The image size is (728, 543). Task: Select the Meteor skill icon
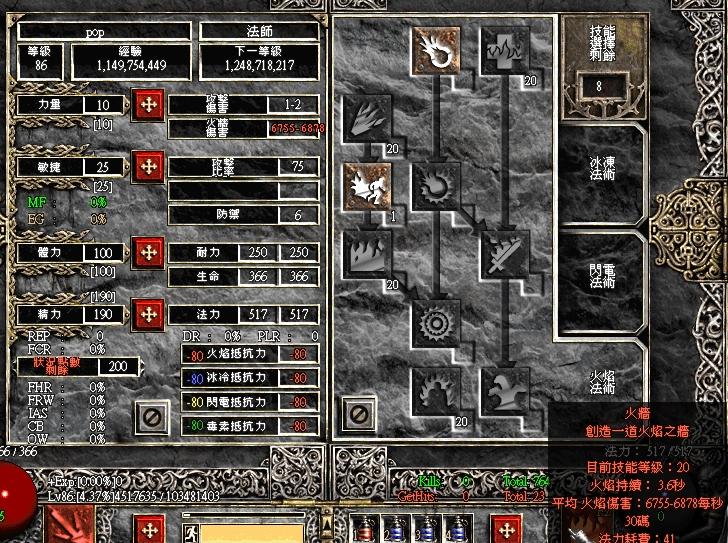click(435, 322)
